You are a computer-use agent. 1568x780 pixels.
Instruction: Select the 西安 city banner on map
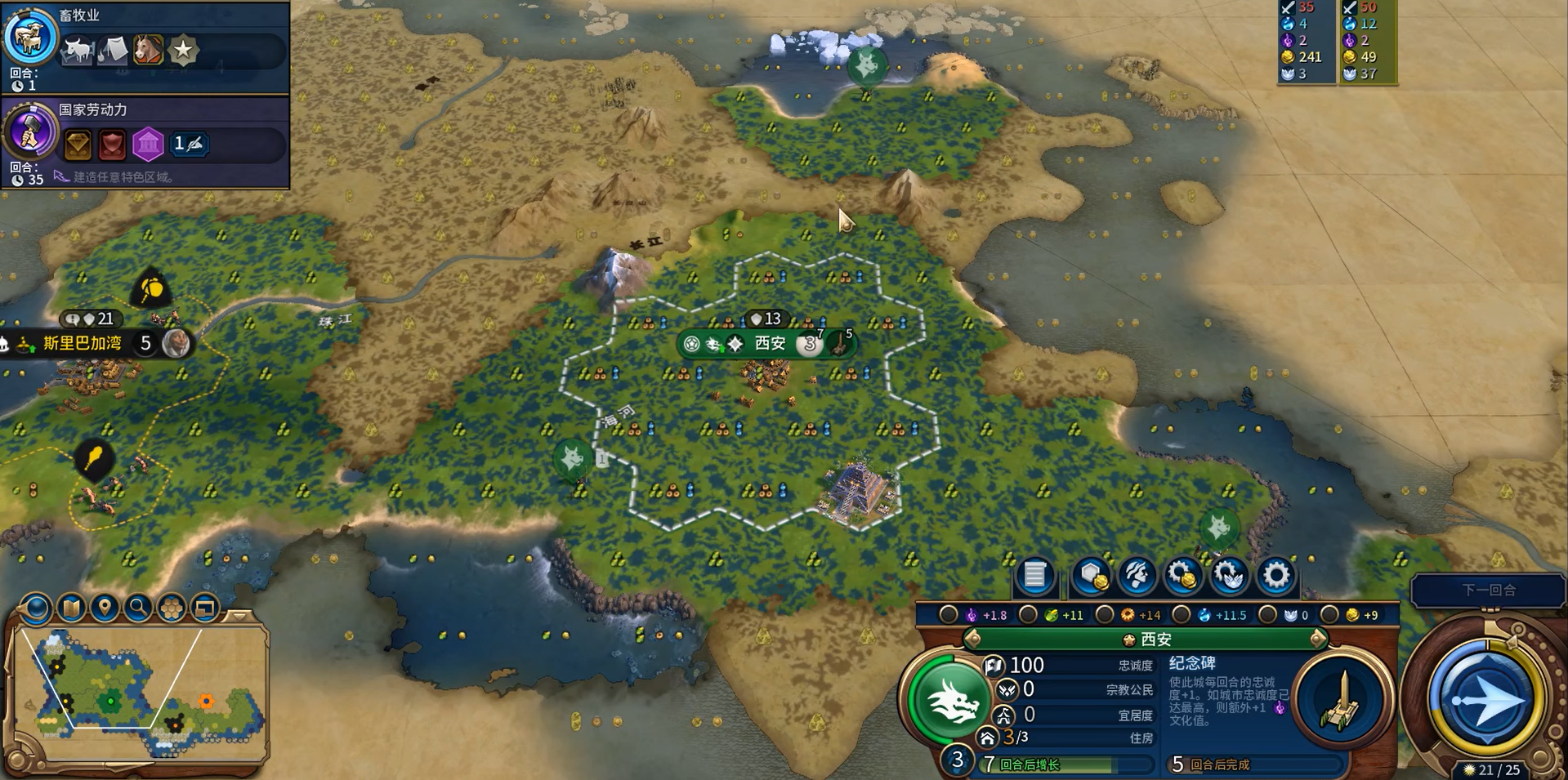tap(768, 343)
